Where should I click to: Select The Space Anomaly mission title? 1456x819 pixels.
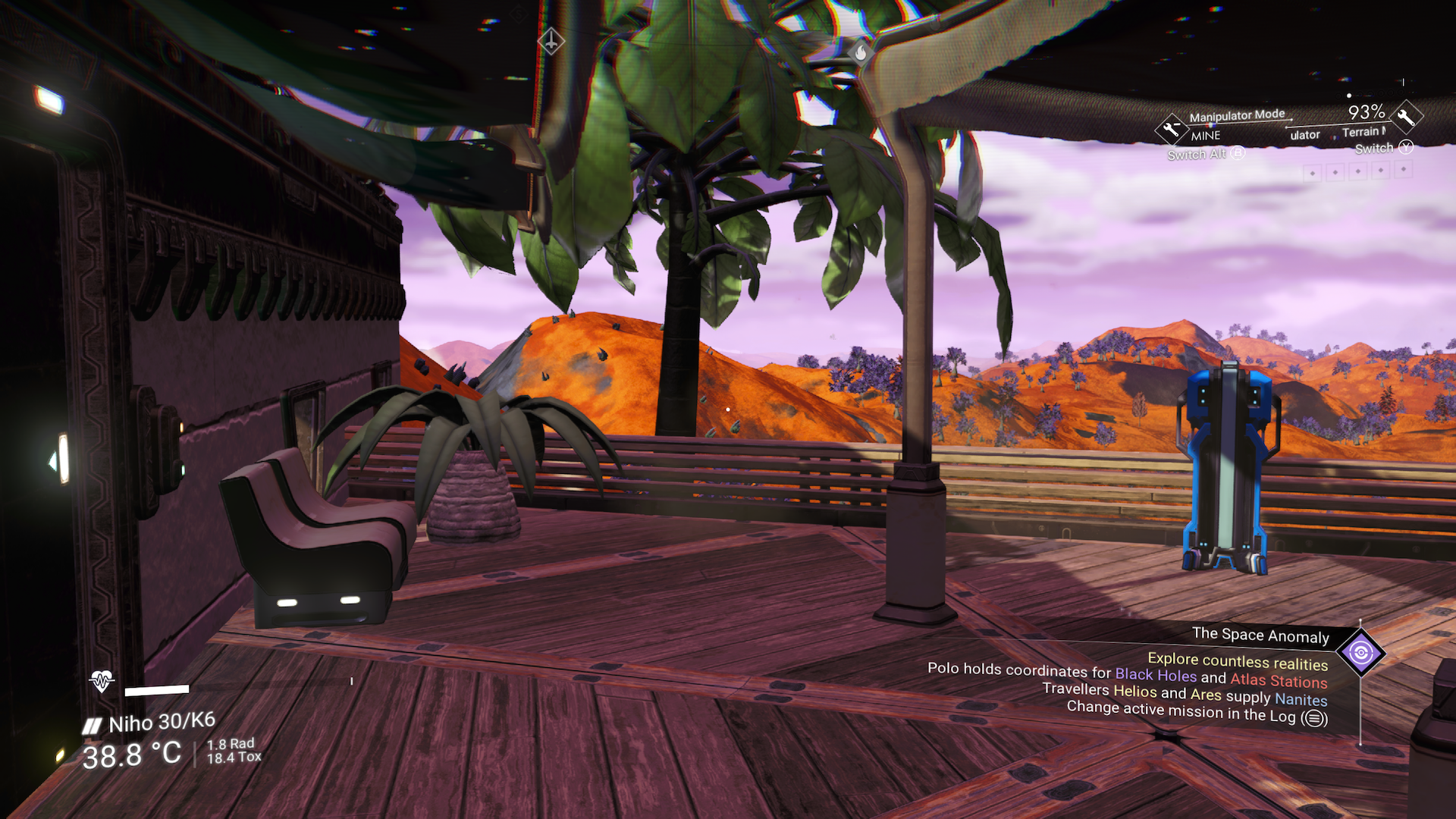tap(1260, 636)
